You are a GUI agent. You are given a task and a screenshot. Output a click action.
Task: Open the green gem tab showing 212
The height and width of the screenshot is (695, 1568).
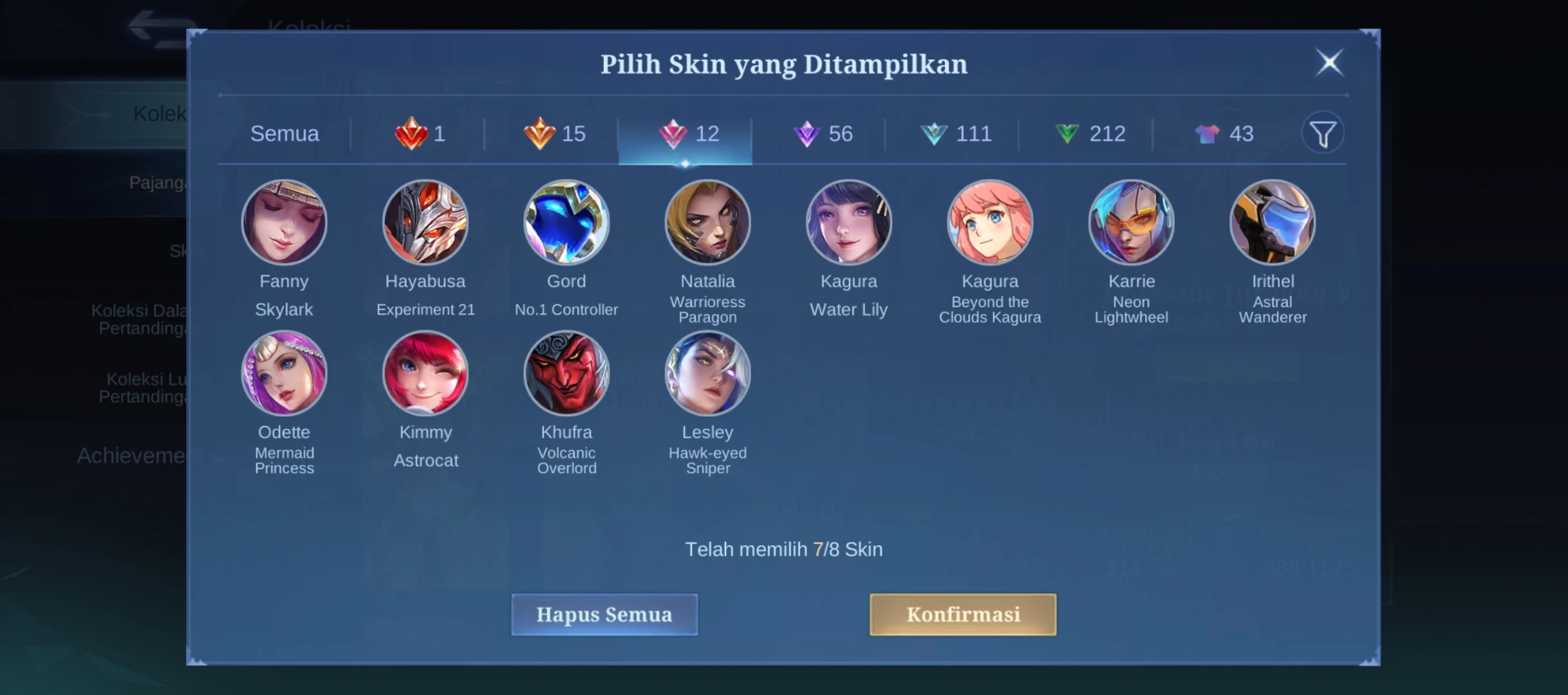[1090, 134]
